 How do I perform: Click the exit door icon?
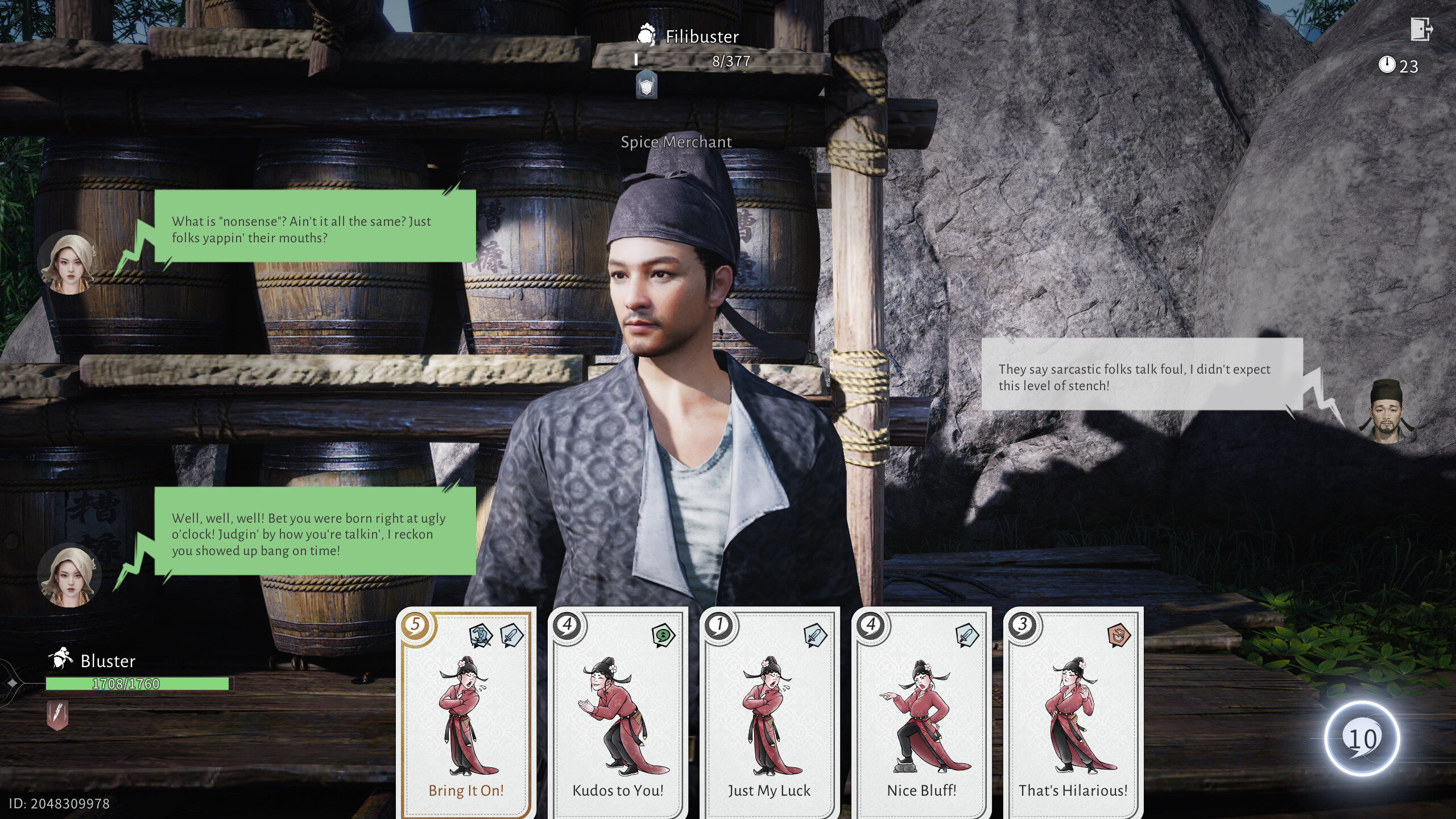point(1420,29)
